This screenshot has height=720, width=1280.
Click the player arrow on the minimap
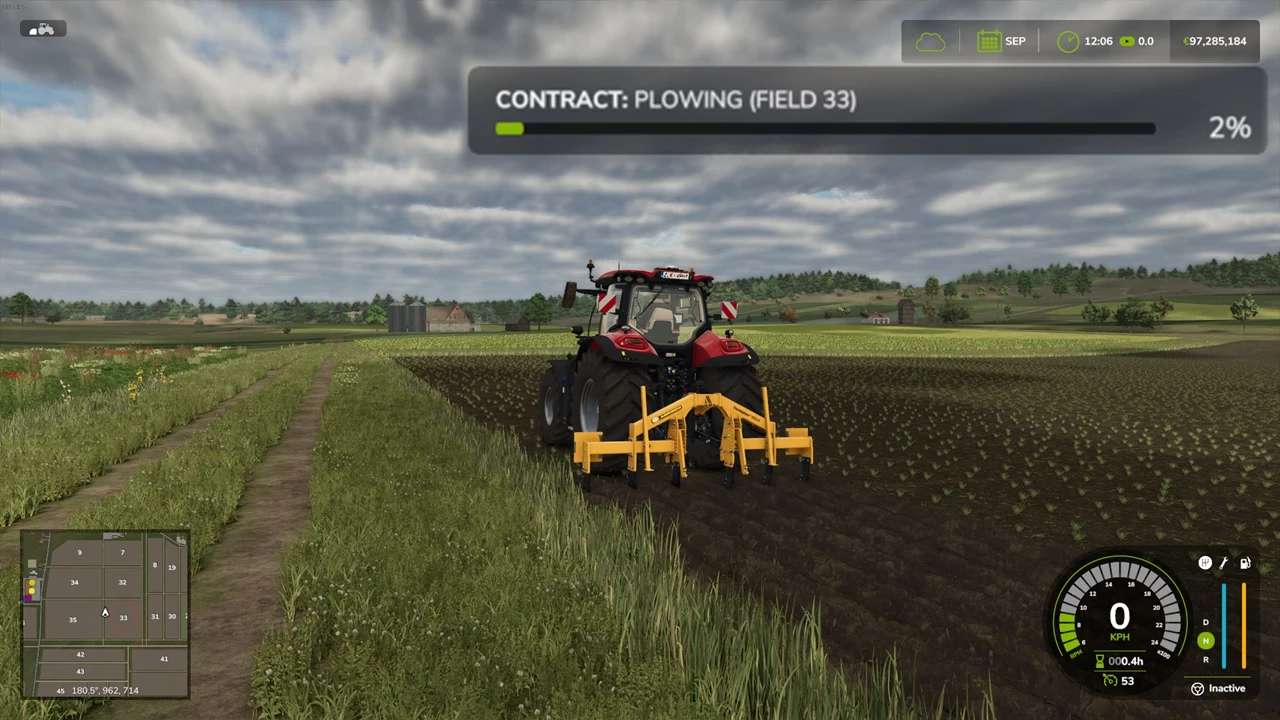pyautogui.click(x=104, y=612)
